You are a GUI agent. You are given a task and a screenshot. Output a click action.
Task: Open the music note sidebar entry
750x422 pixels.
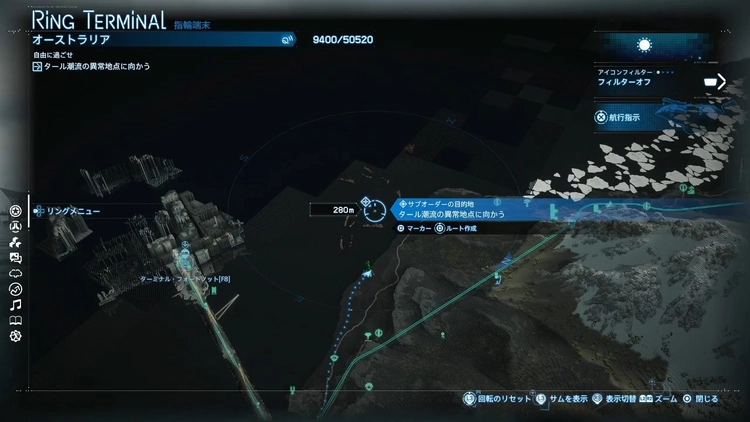(x=15, y=305)
